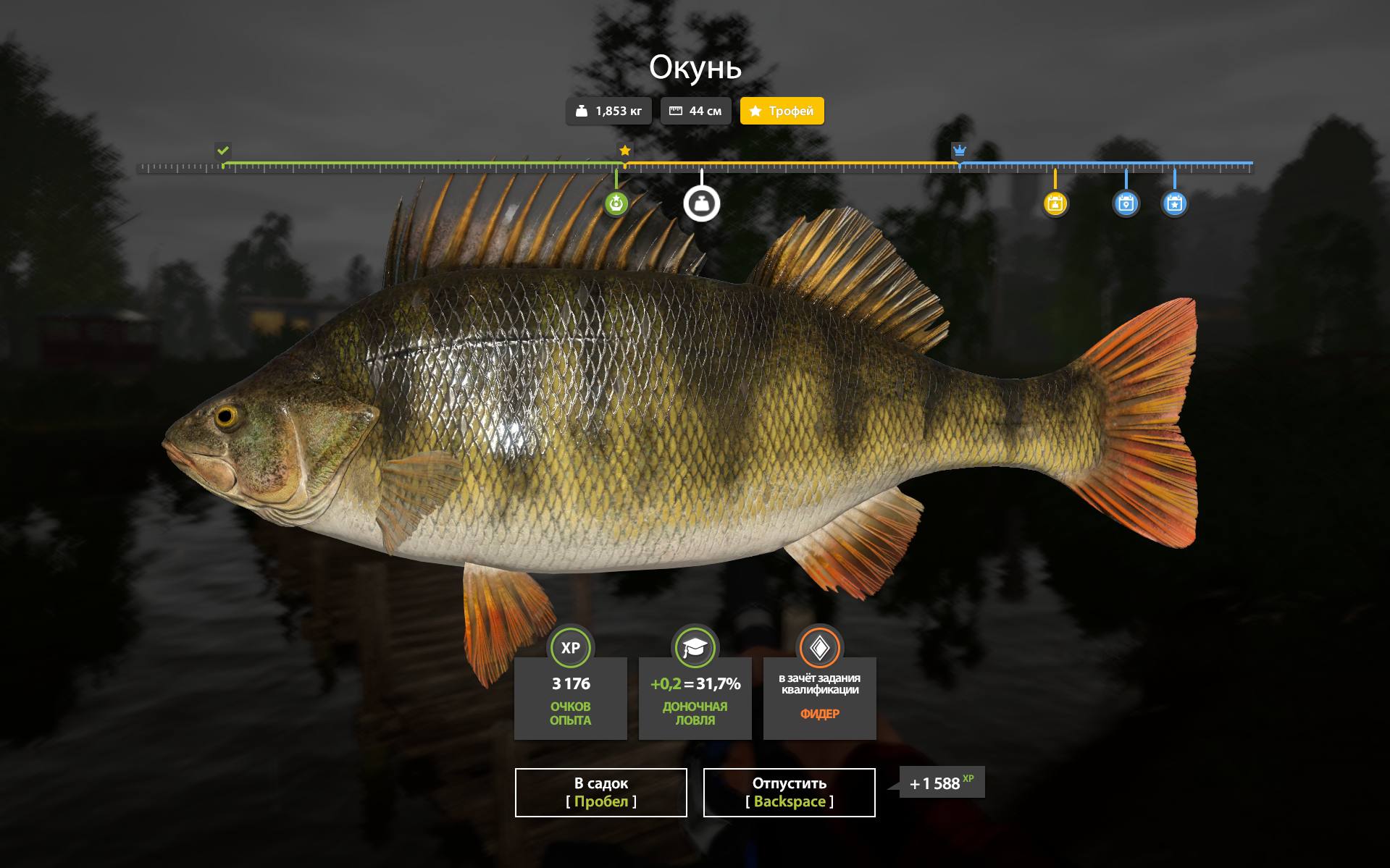Click the yellow trophy star threshold marker
Screen dimensions: 1390x868
(x=625, y=151)
